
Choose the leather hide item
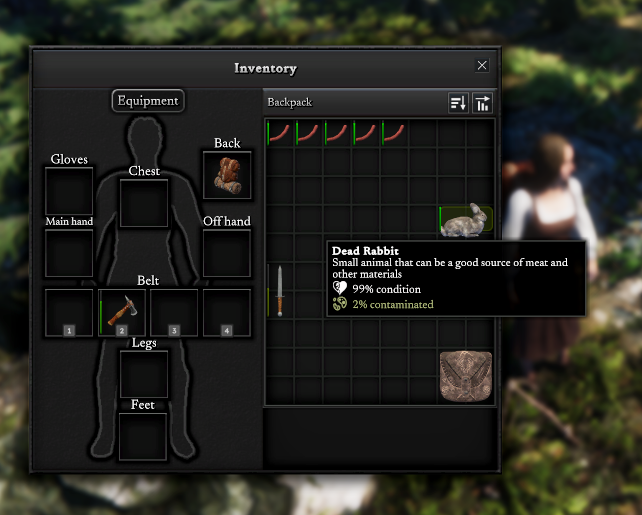tap(465, 375)
